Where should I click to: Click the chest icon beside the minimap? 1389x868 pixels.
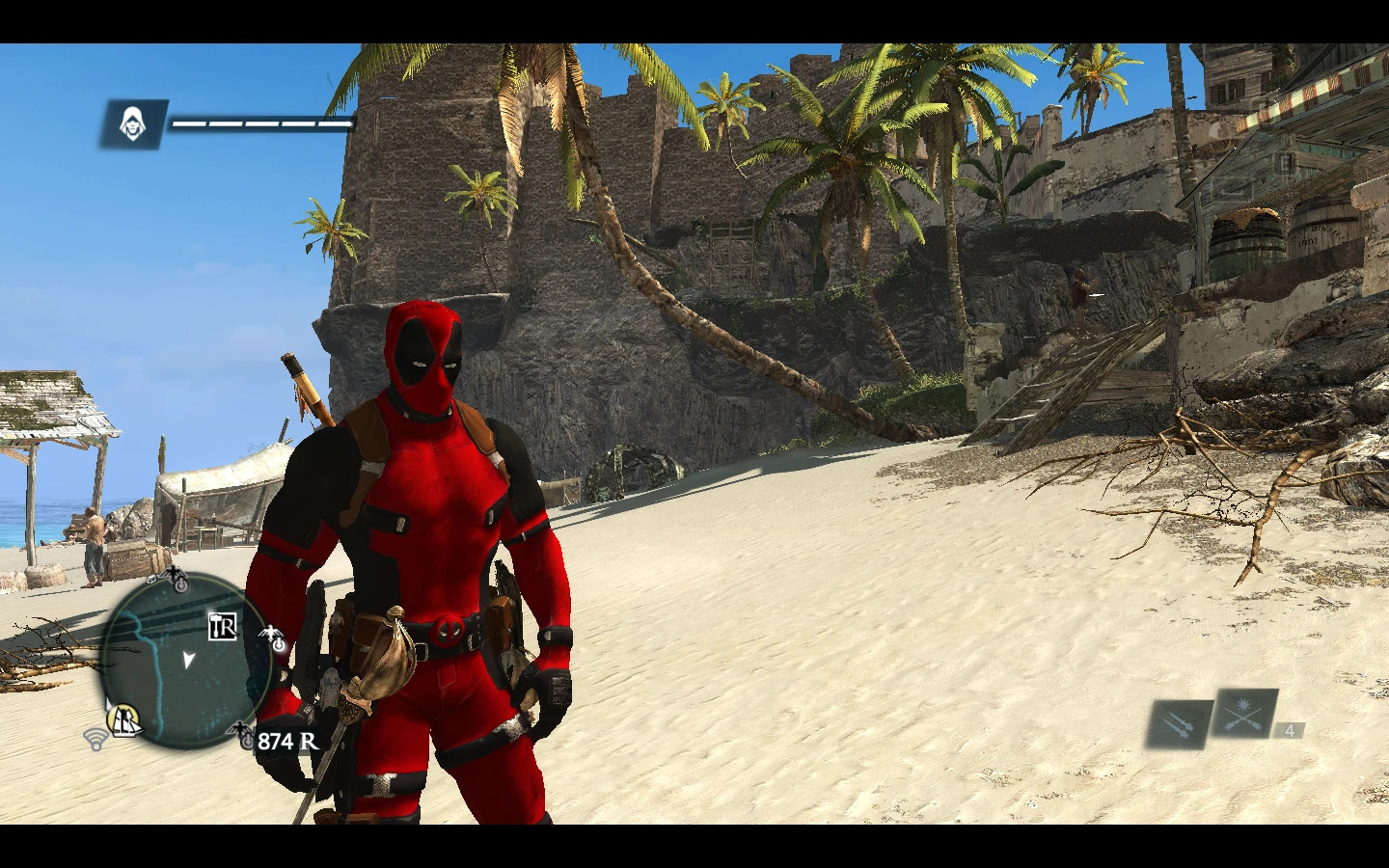pos(150,579)
